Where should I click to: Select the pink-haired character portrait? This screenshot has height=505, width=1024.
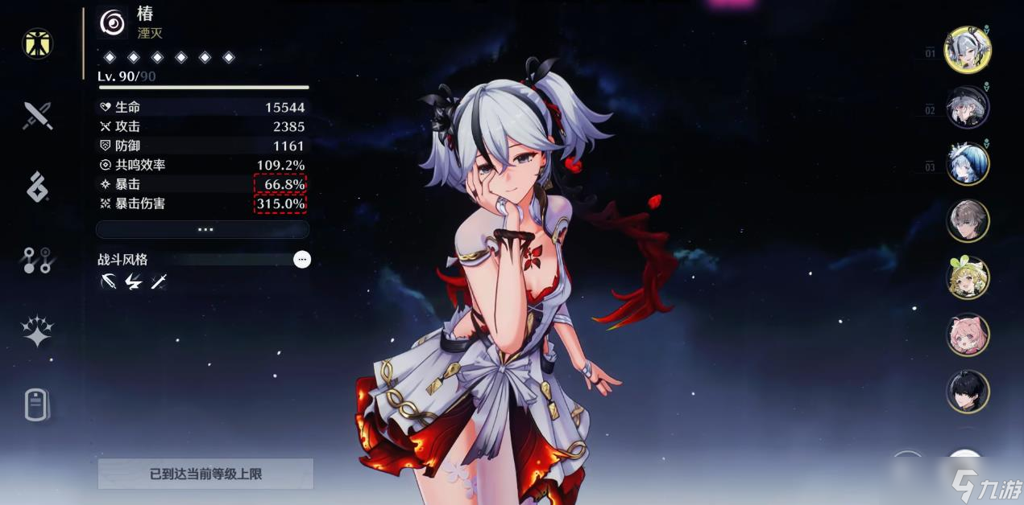click(x=967, y=335)
